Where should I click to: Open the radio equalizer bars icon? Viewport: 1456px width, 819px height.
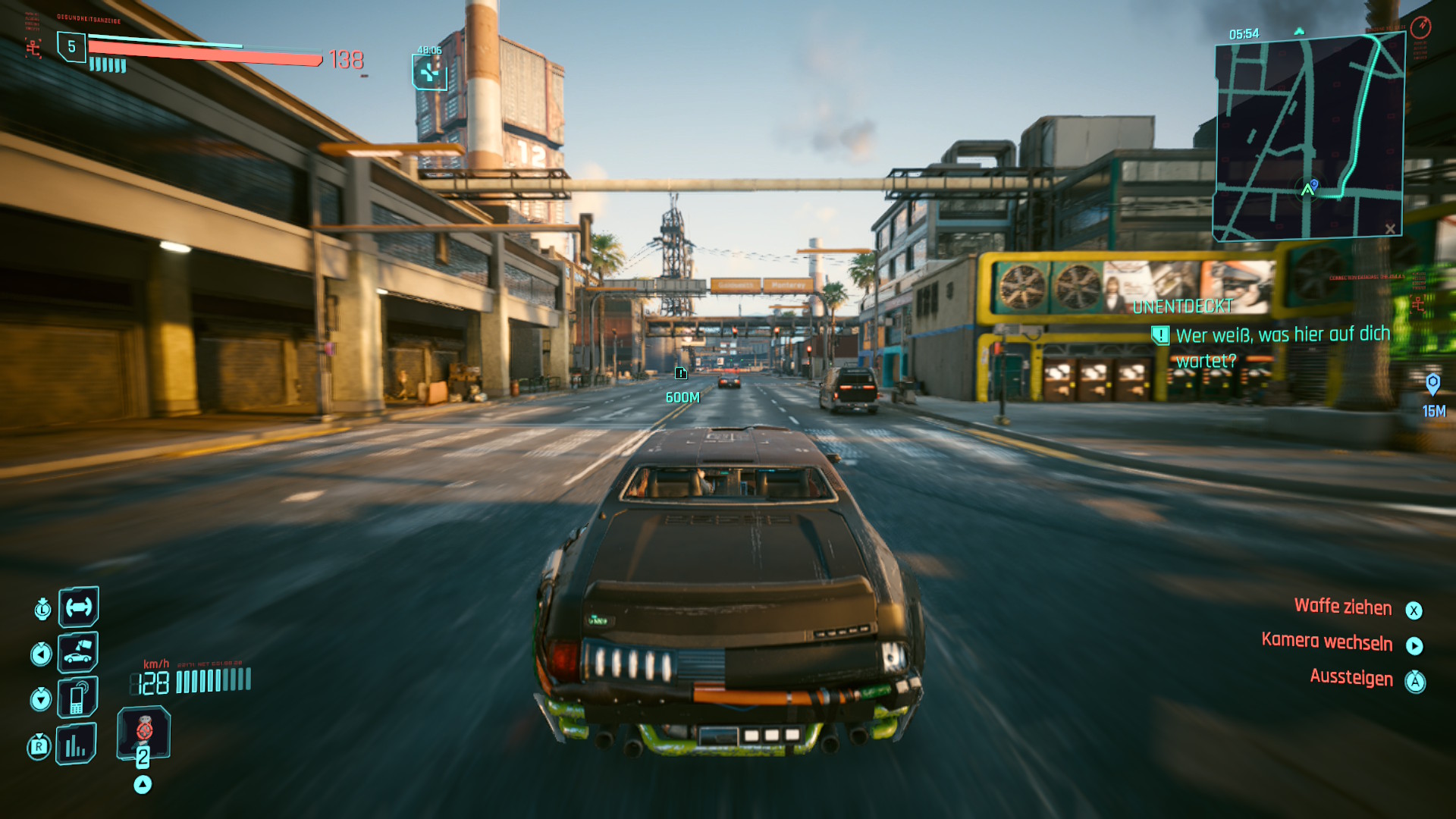coord(77,744)
